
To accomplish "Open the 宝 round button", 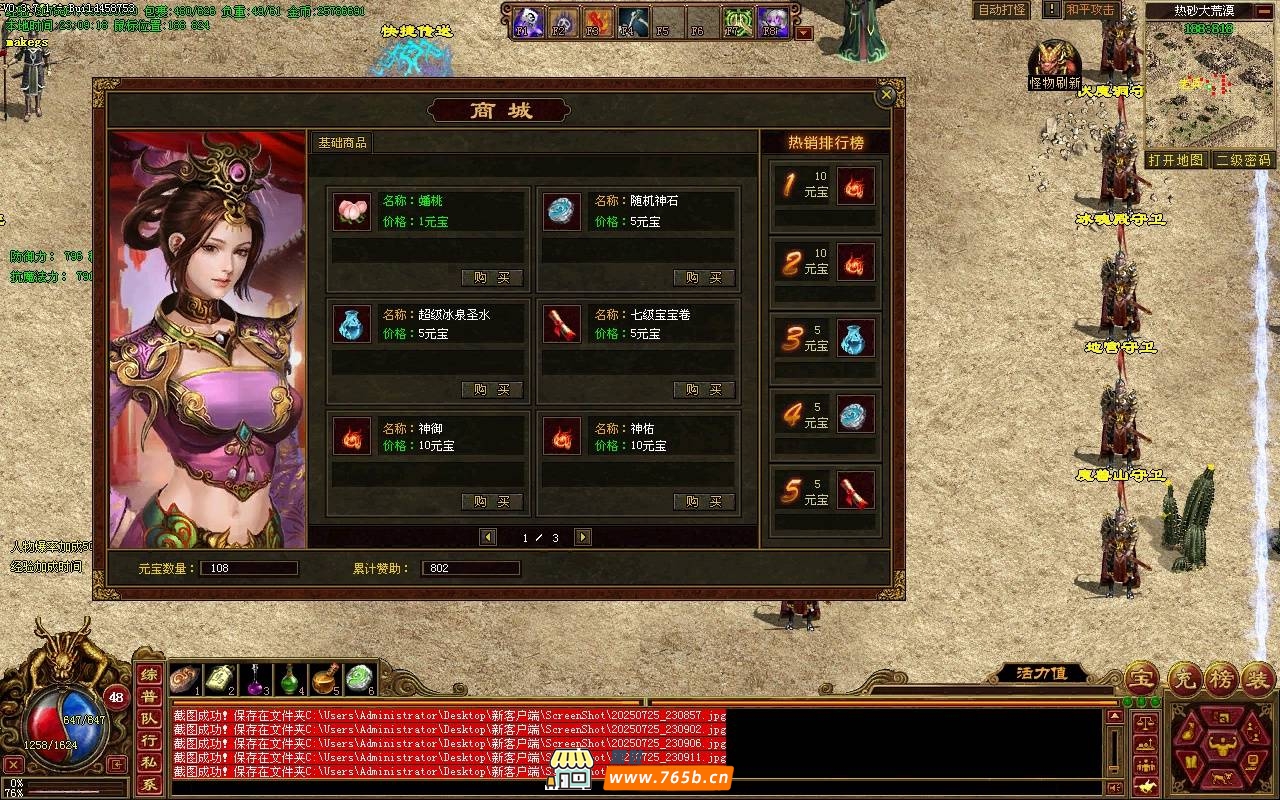I will pyautogui.click(x=1142, y=680).
